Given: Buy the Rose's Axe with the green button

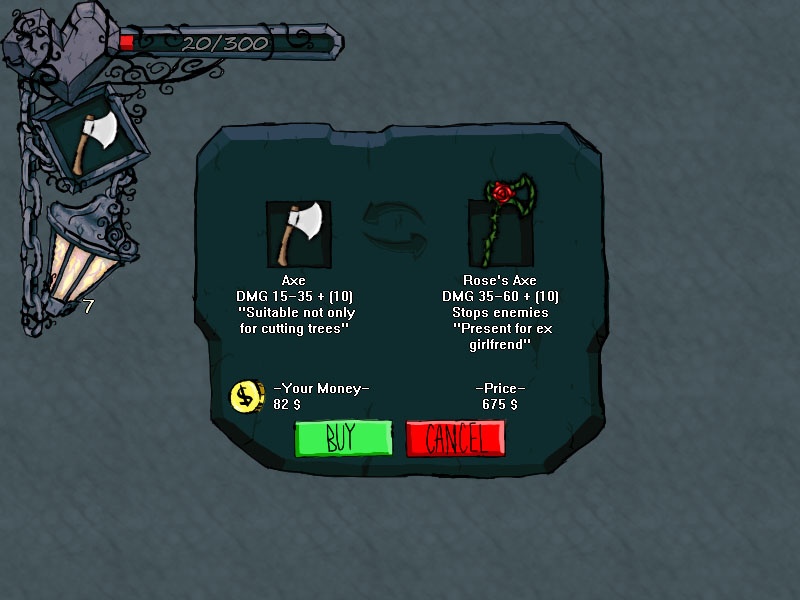Looking at the screenshot, I should click(x=342, y=438).
